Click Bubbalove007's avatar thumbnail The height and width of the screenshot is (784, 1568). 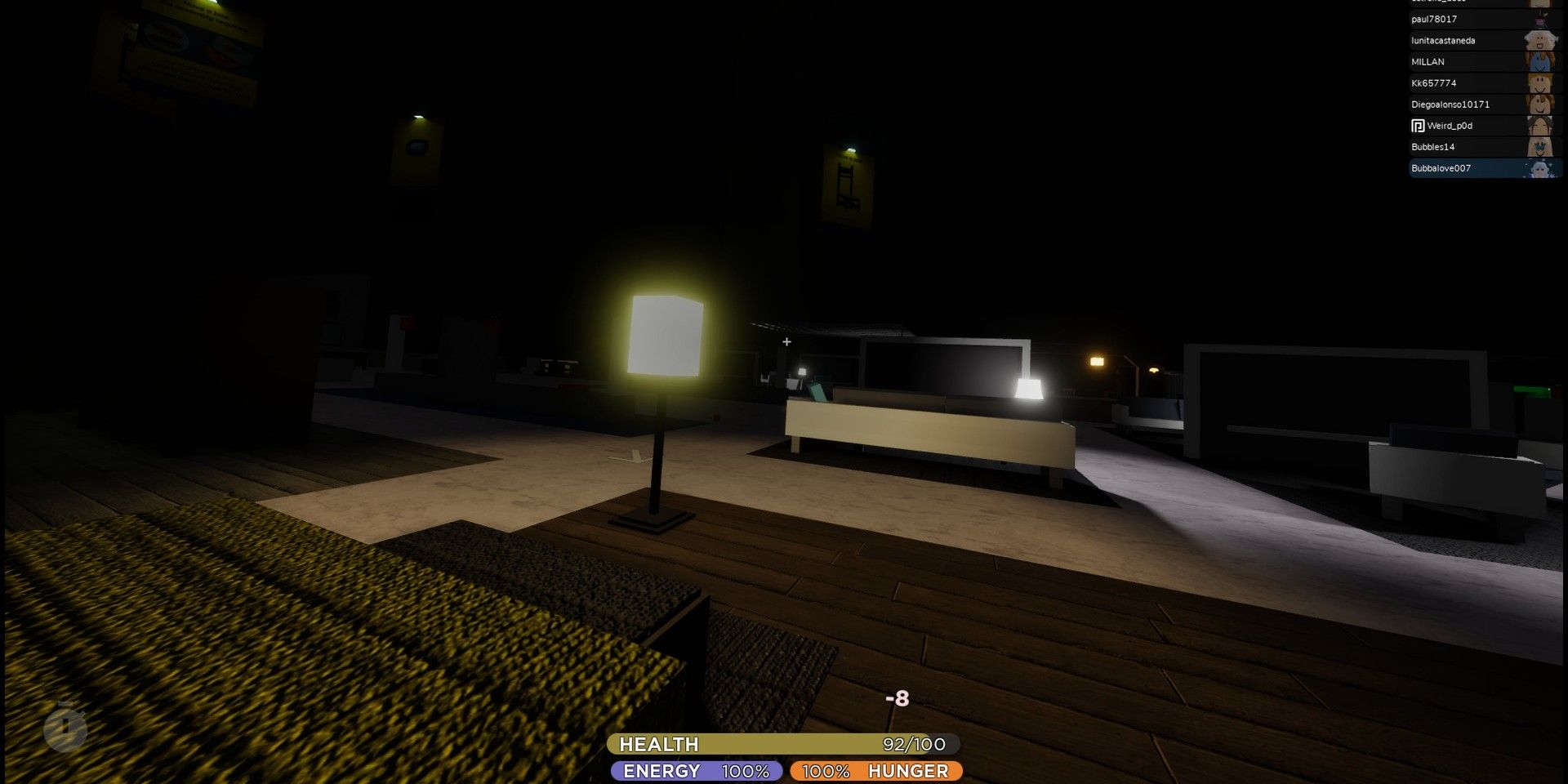point(1543,168)
